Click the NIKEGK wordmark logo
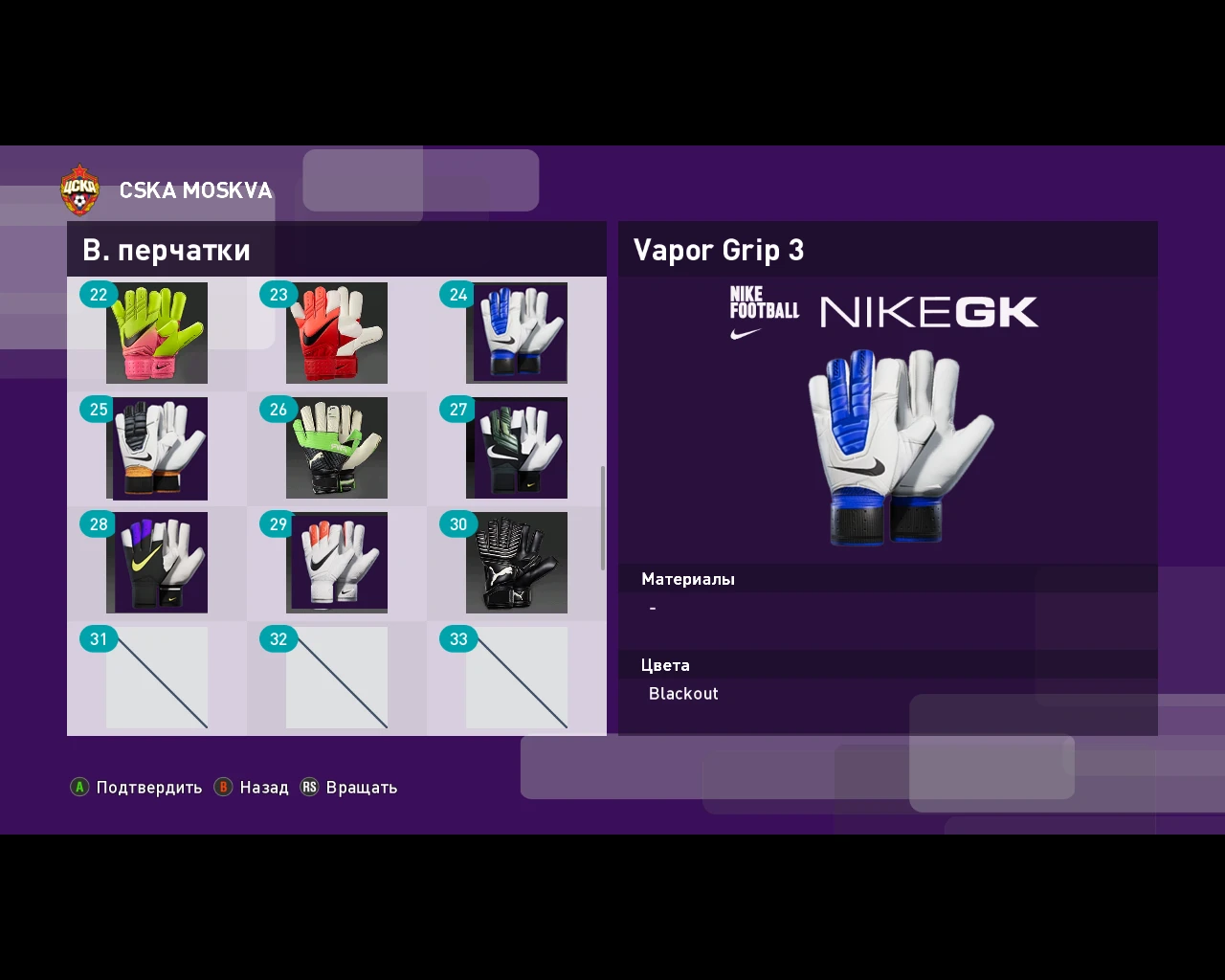Image resolution: width=1225 pixels, height=980 pixels. [928, 311]
